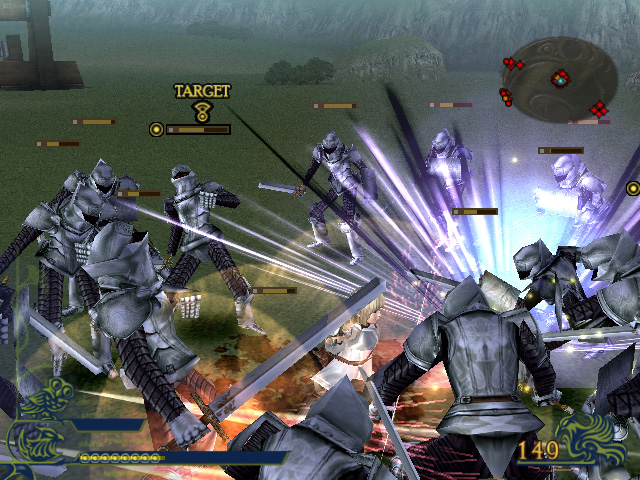Click the yellow lock-on ring beside target's bar
The width and height of the screenshot is (640, 480).
coord(156,129)
